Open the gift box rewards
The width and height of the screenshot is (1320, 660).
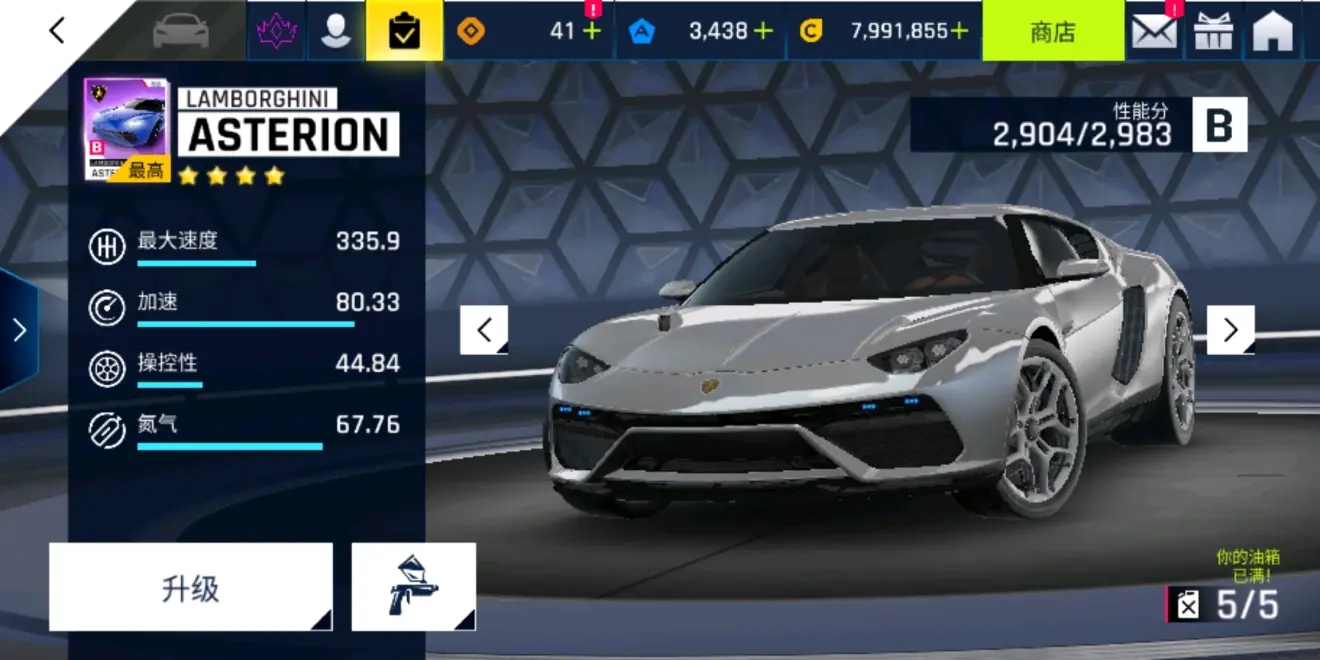click(1214, 31)
